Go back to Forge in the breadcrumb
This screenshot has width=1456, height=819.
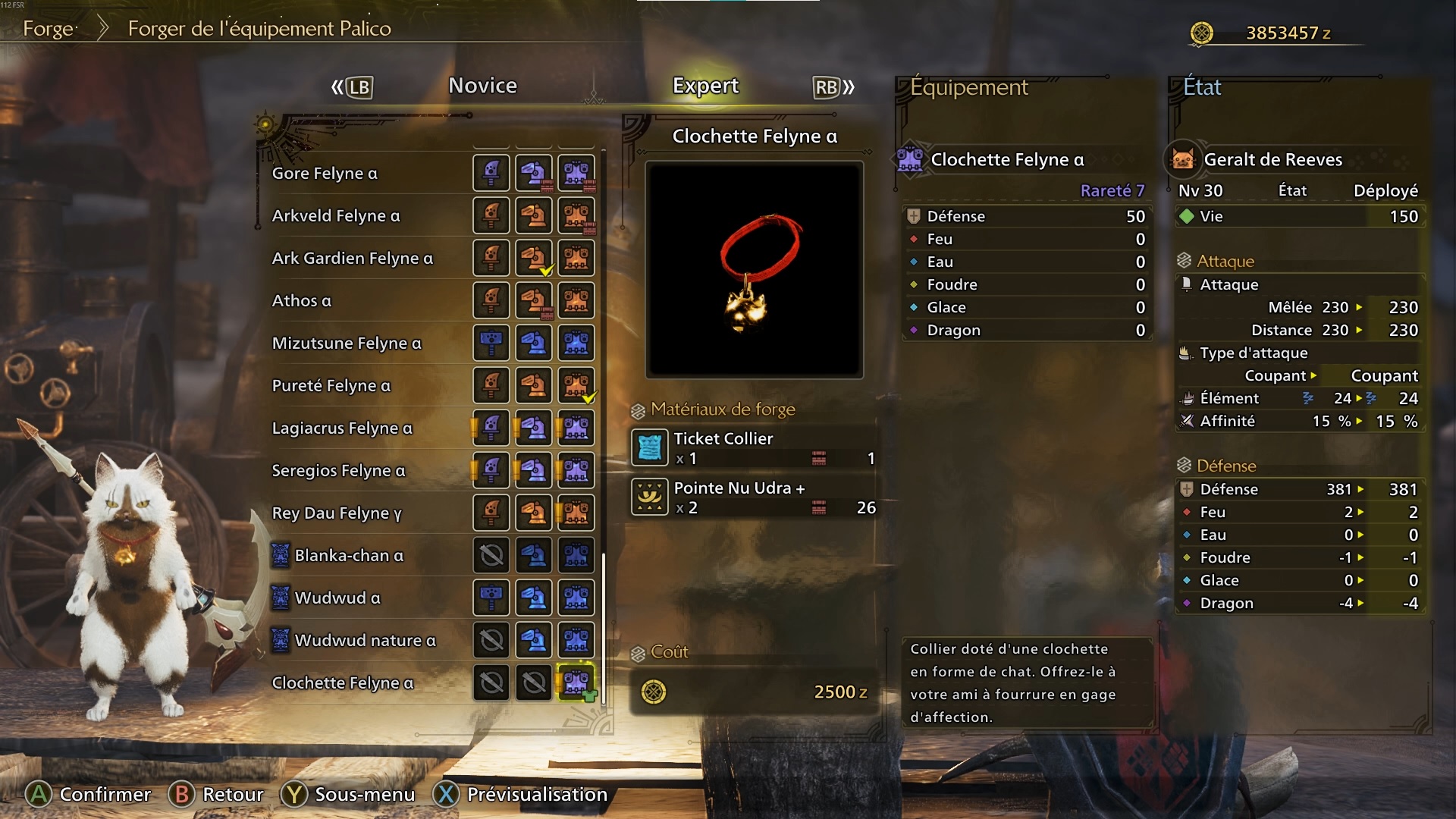[49, 29]
